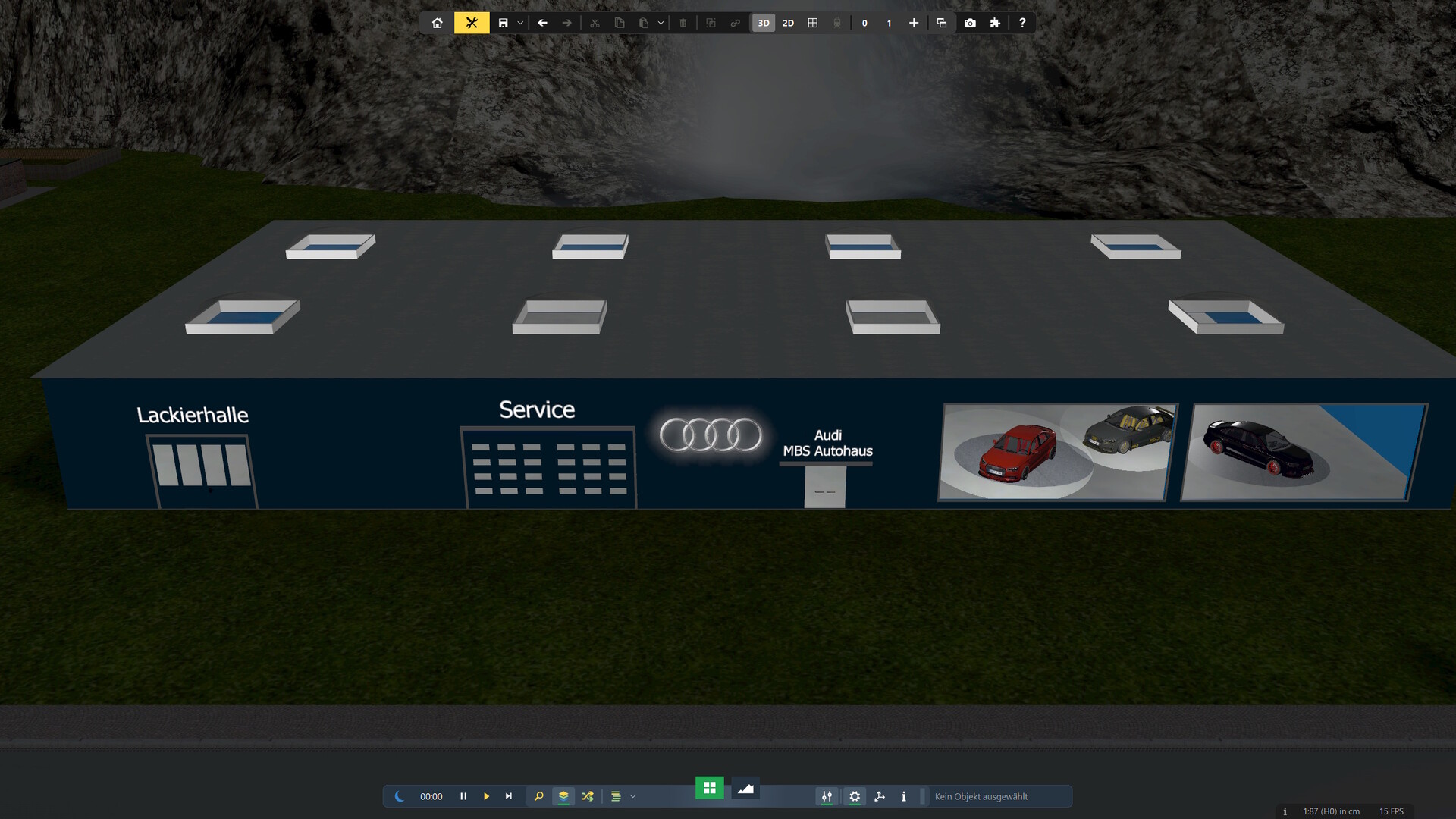Open the magnifier search tool

(x=539, y=796)
